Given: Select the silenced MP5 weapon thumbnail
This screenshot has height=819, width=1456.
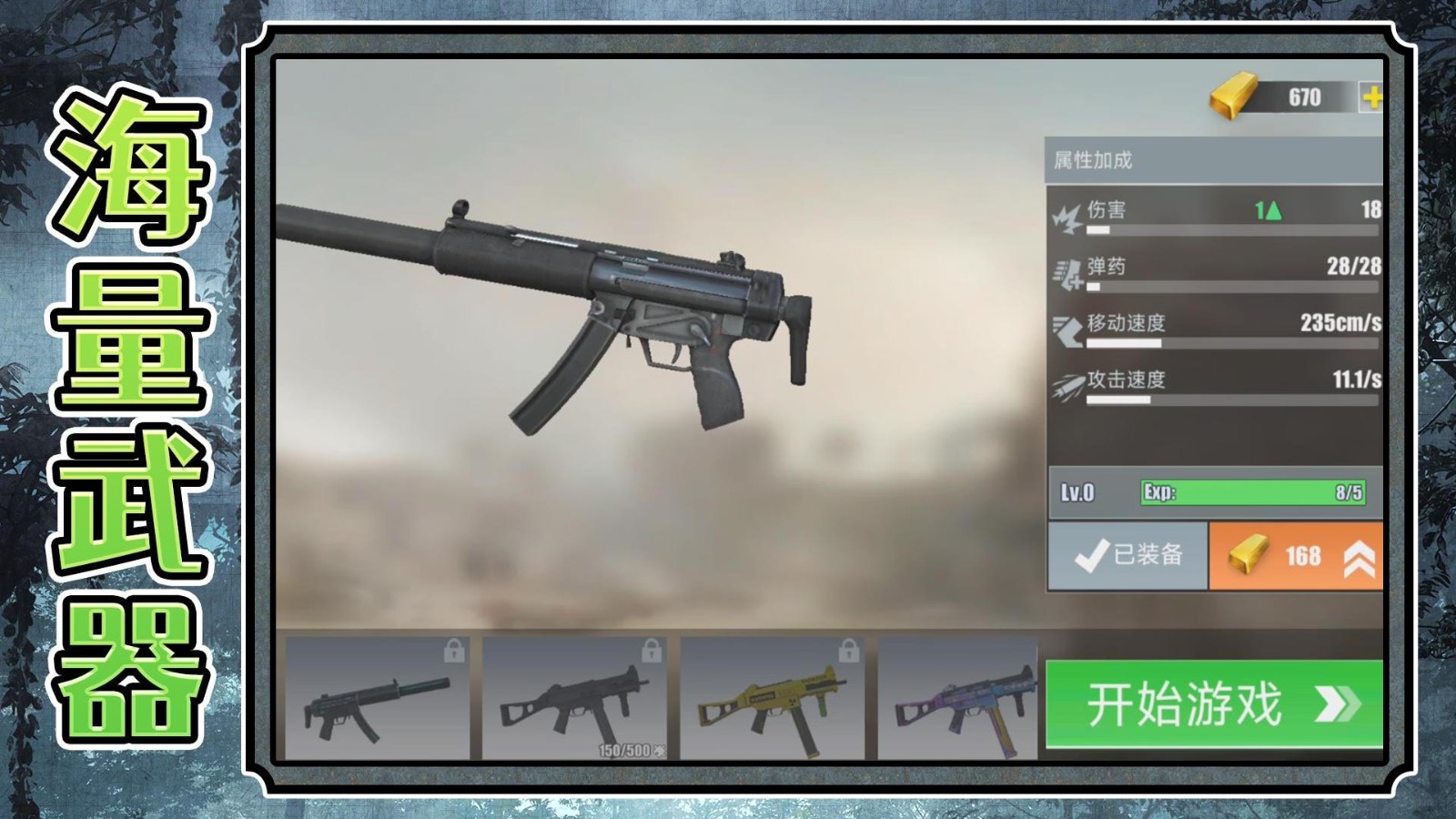Looking at the screenshot, I should [377, 699].
